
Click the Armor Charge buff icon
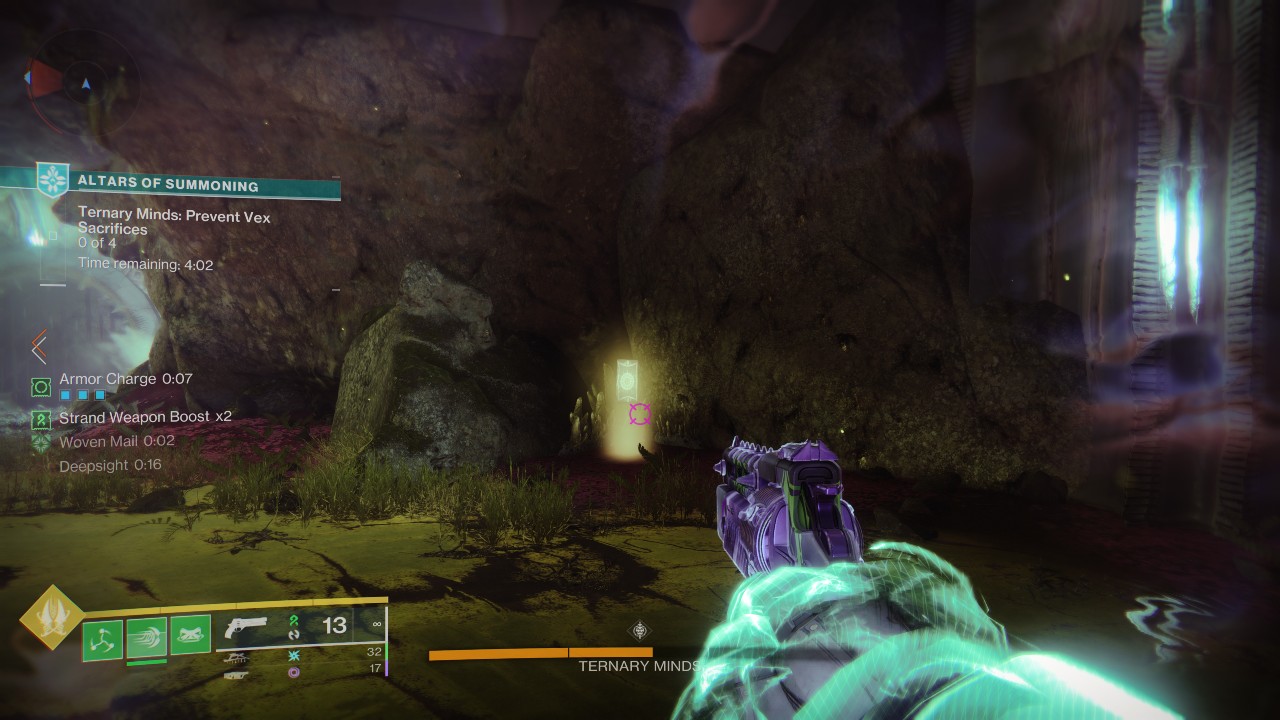(x=41, y=386)
